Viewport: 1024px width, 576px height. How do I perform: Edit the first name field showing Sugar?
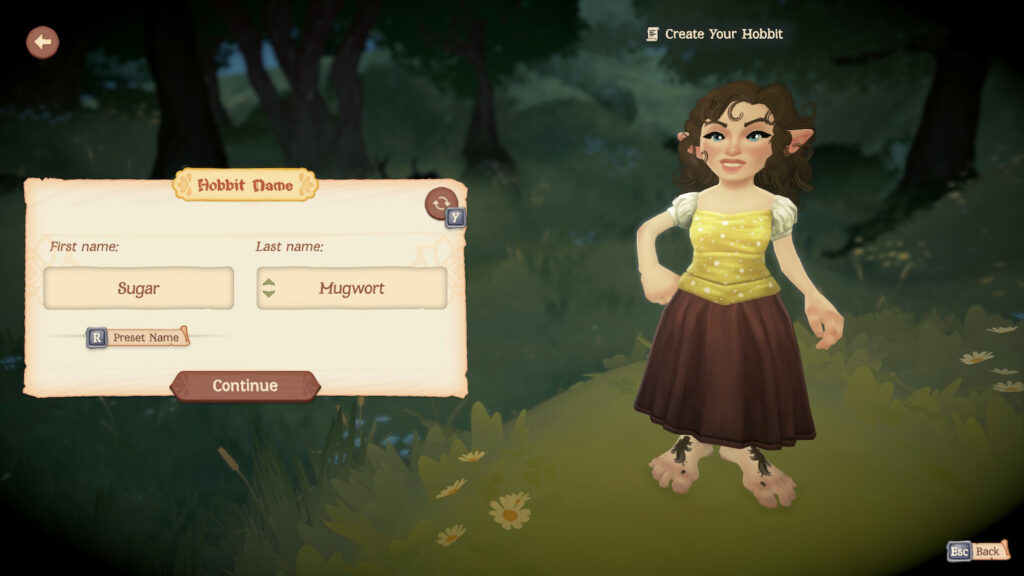tap(138, 288)
